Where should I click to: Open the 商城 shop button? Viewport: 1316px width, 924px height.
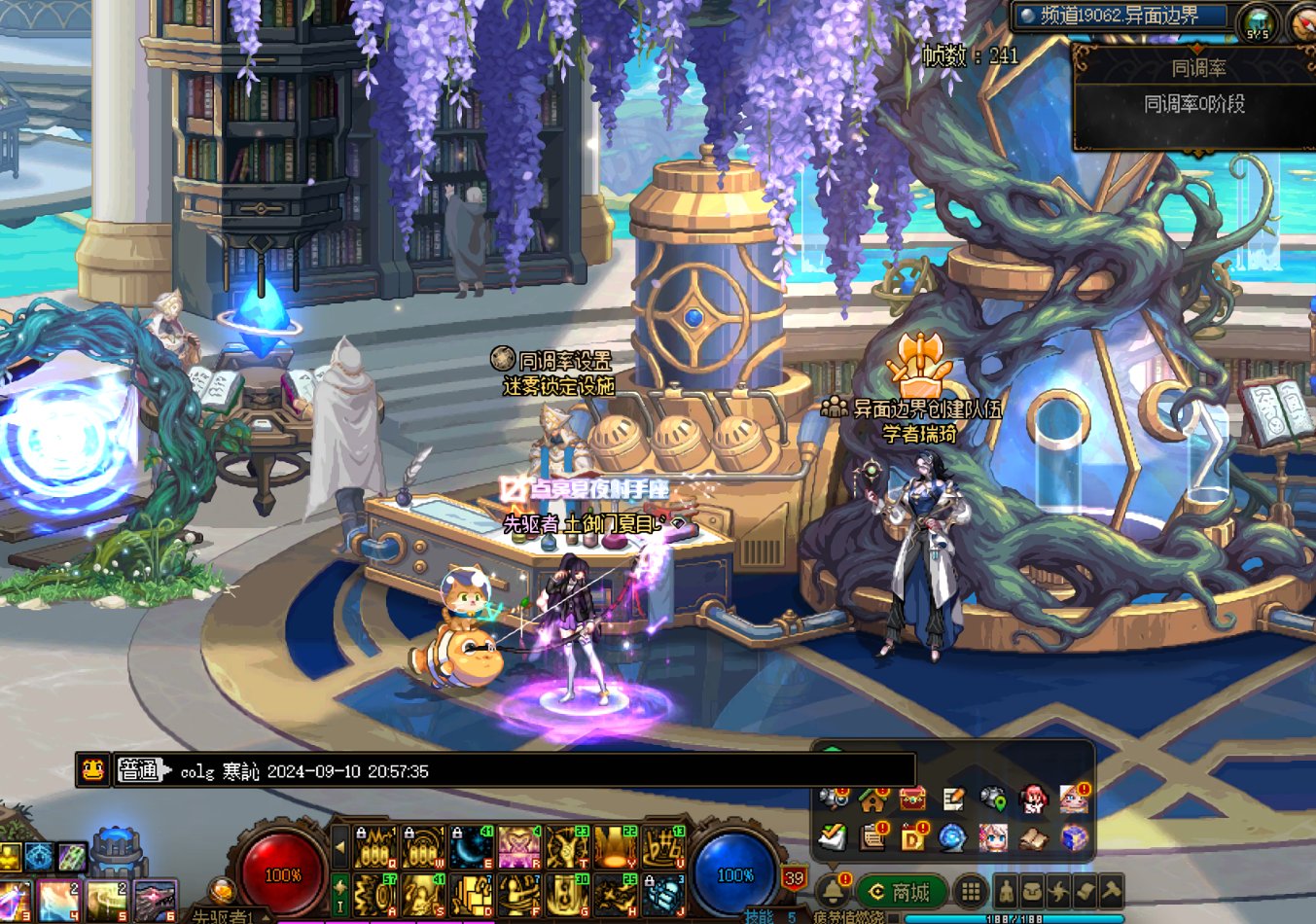(x=900, y=892)
